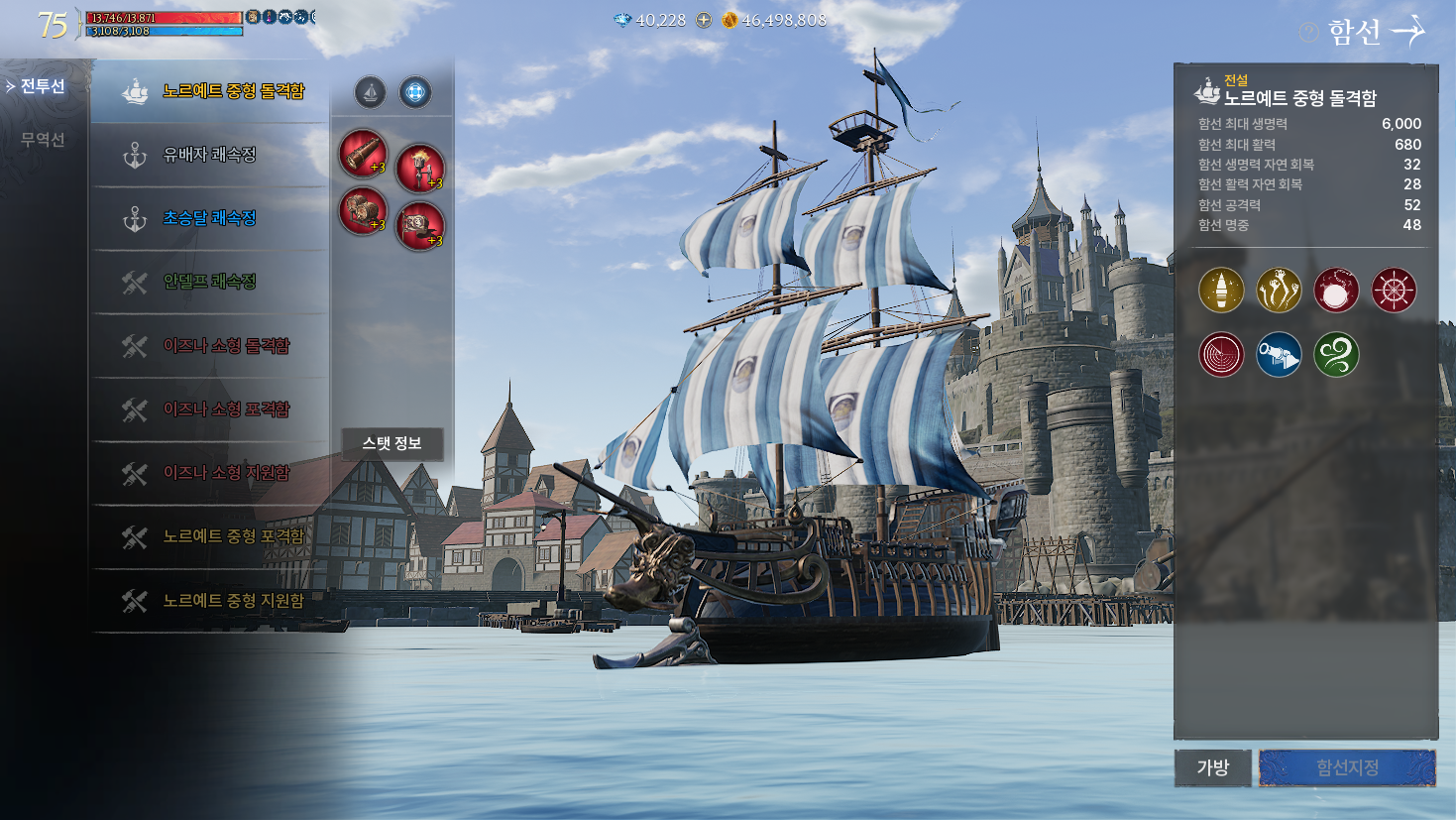Select the spyglass equipment slot
This screenshot has height=820, width=1456.
coord(363,154)
